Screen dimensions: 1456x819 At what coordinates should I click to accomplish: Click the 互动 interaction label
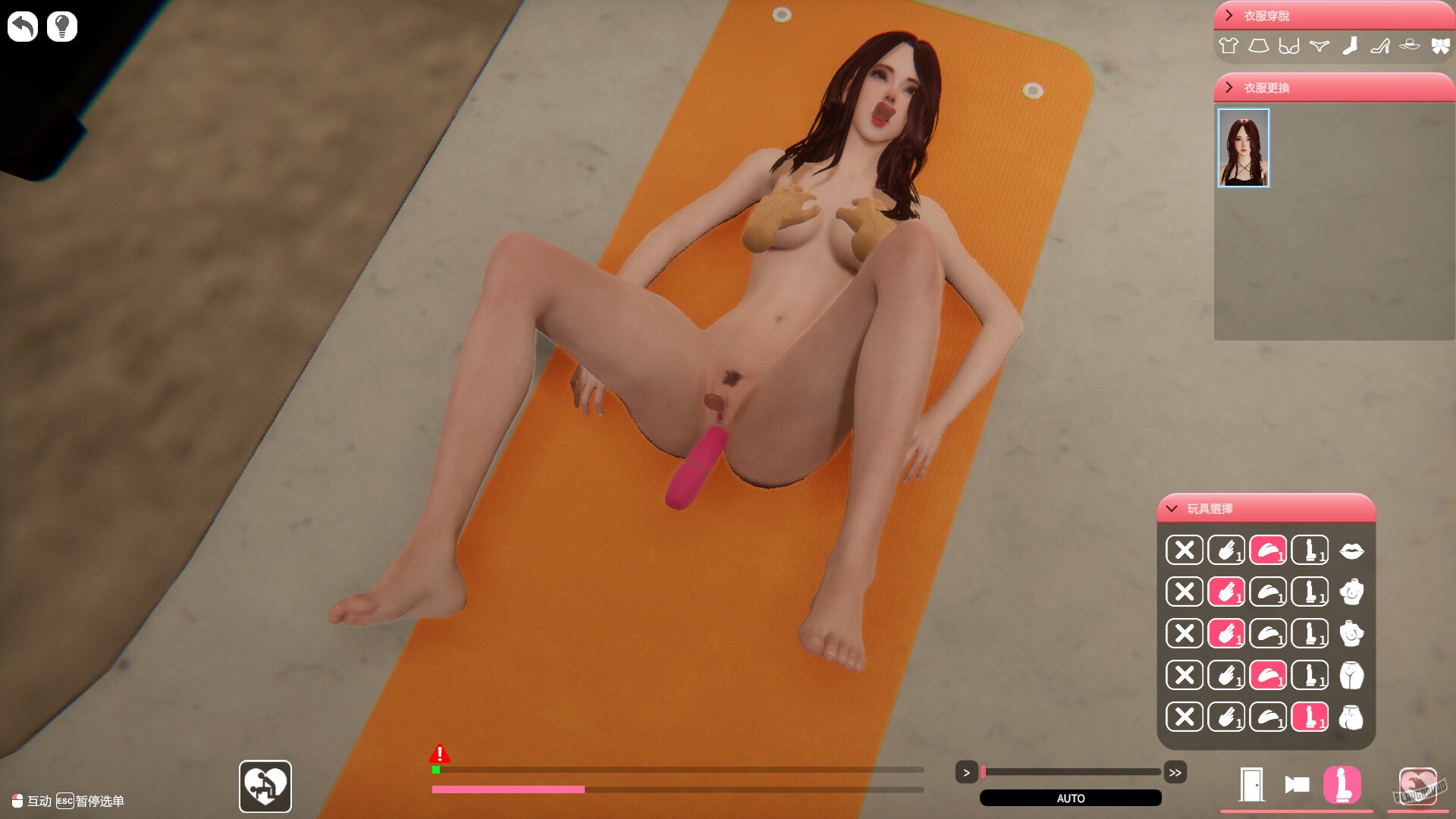(33, 800)
